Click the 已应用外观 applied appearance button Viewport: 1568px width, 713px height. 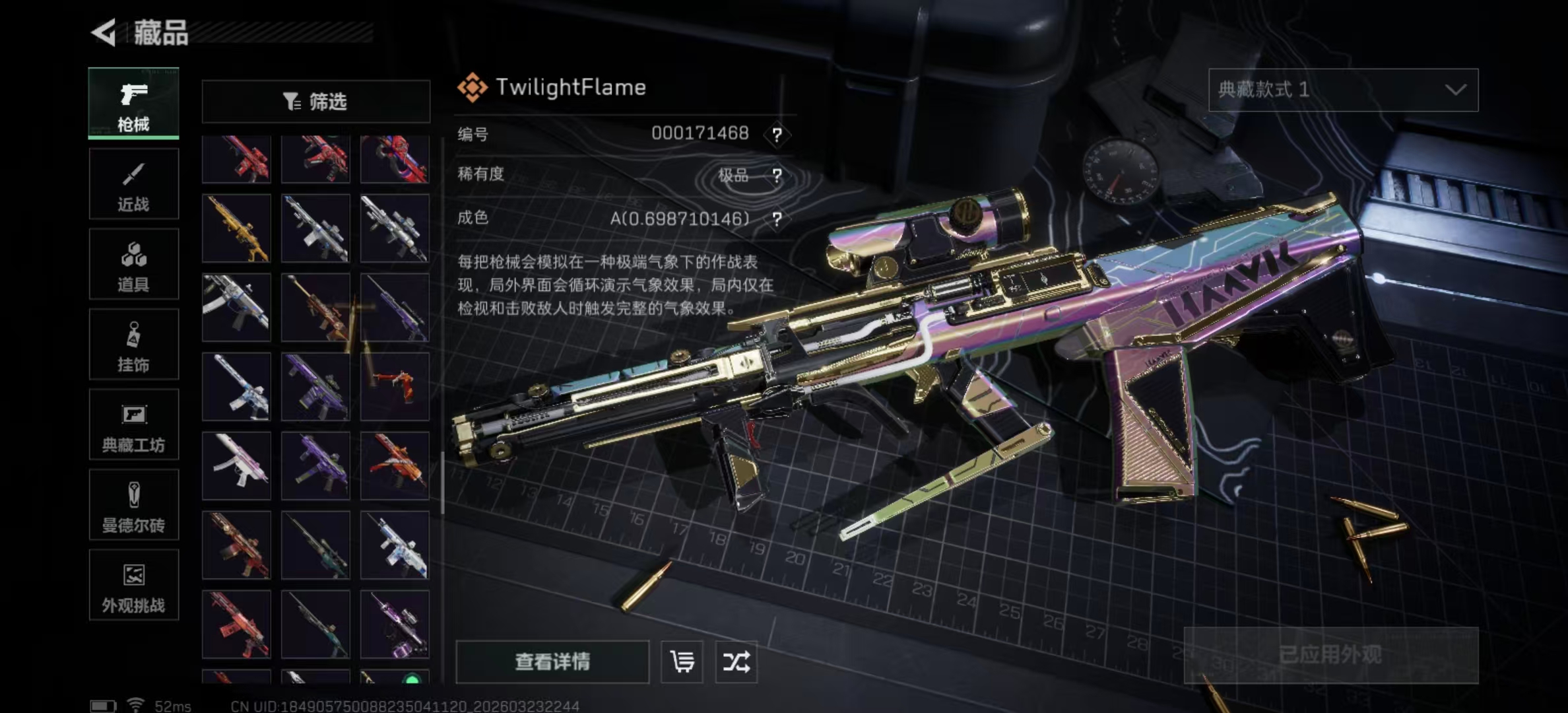pyautogui.click(x=1330, y=655)
